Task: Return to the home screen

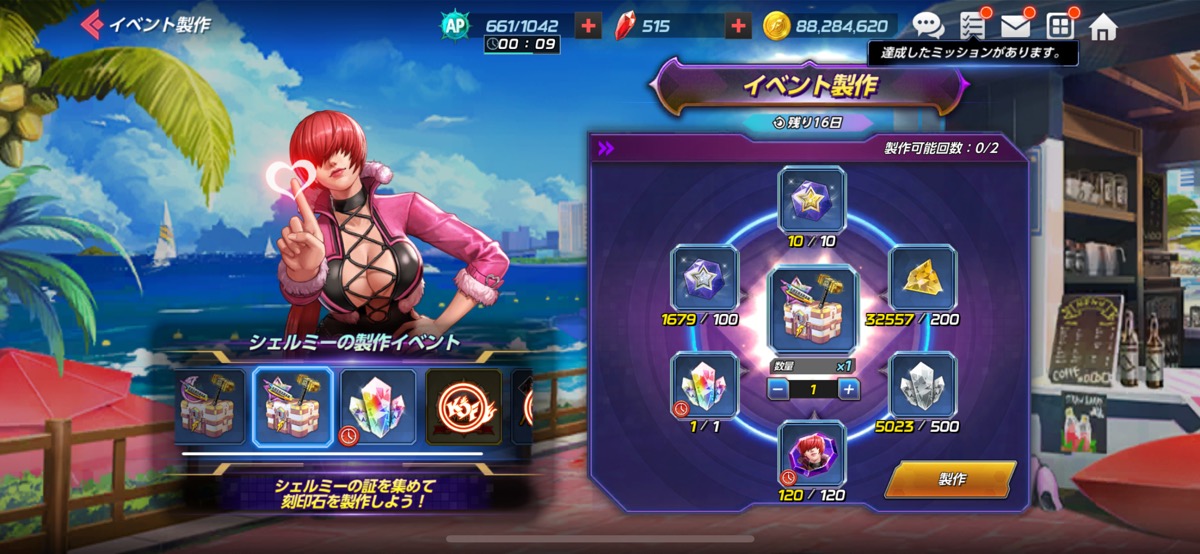Action: [1103, 26]
